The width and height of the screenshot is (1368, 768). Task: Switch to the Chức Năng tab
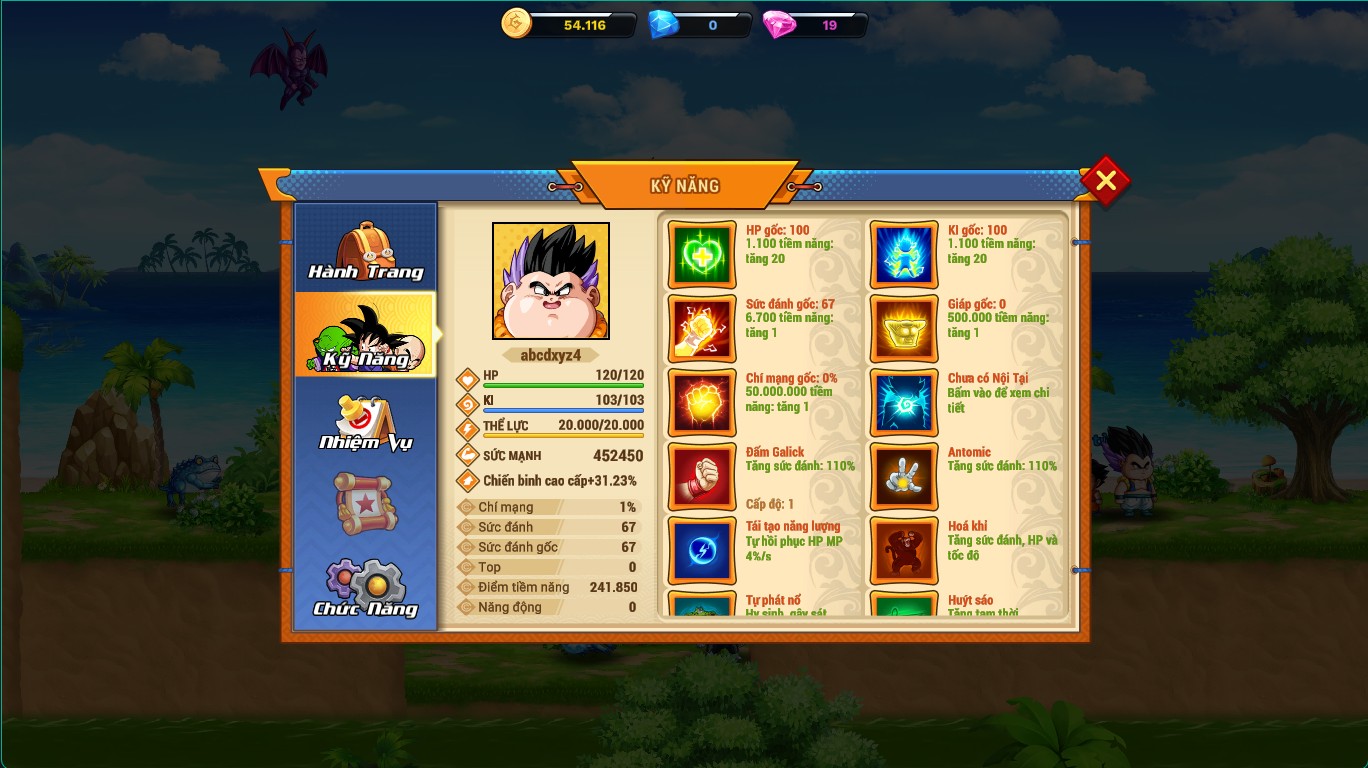[x=366, y=589]
